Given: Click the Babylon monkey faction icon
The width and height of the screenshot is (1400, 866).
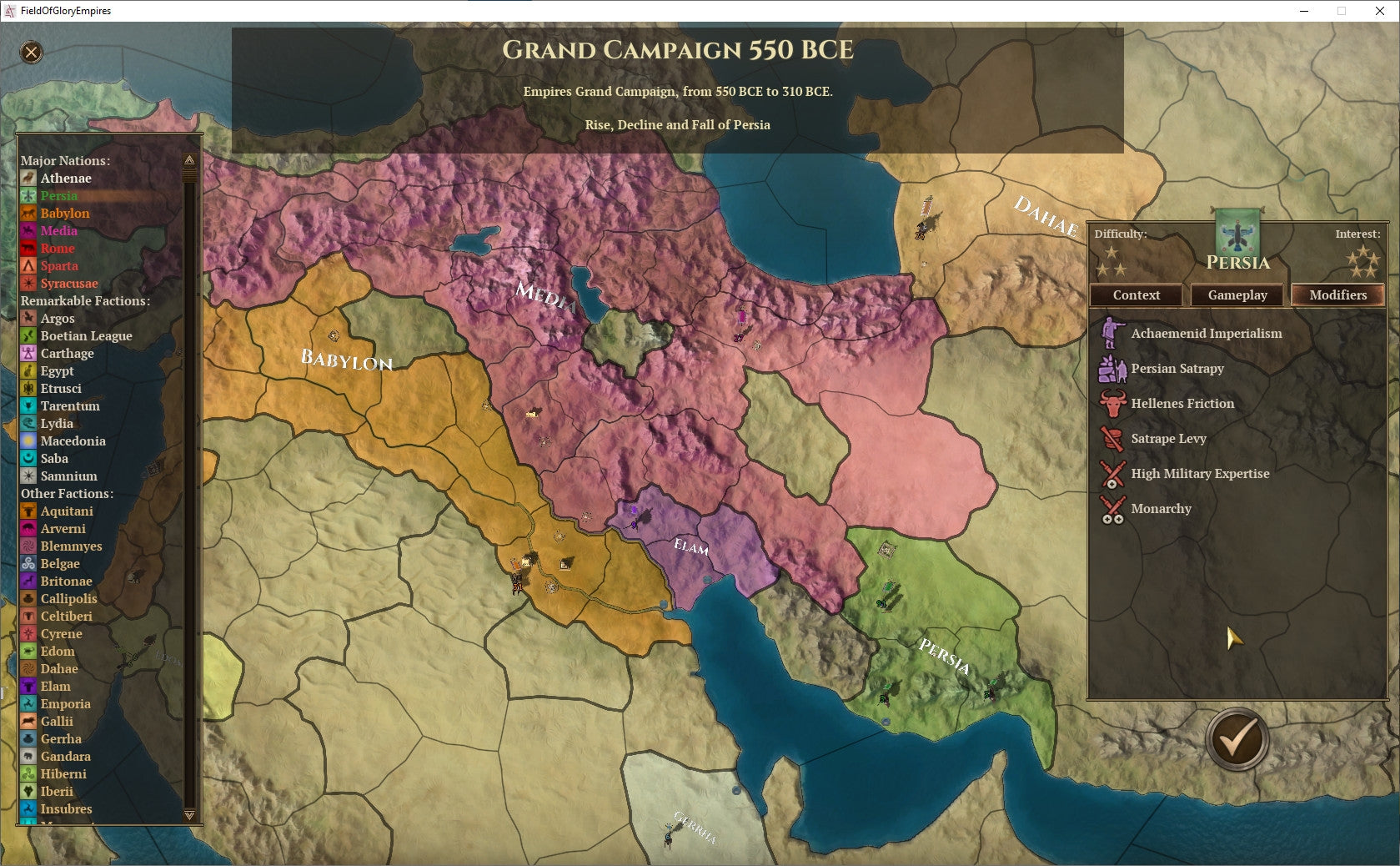Looking at the screenshot, I should pos(28,214).
